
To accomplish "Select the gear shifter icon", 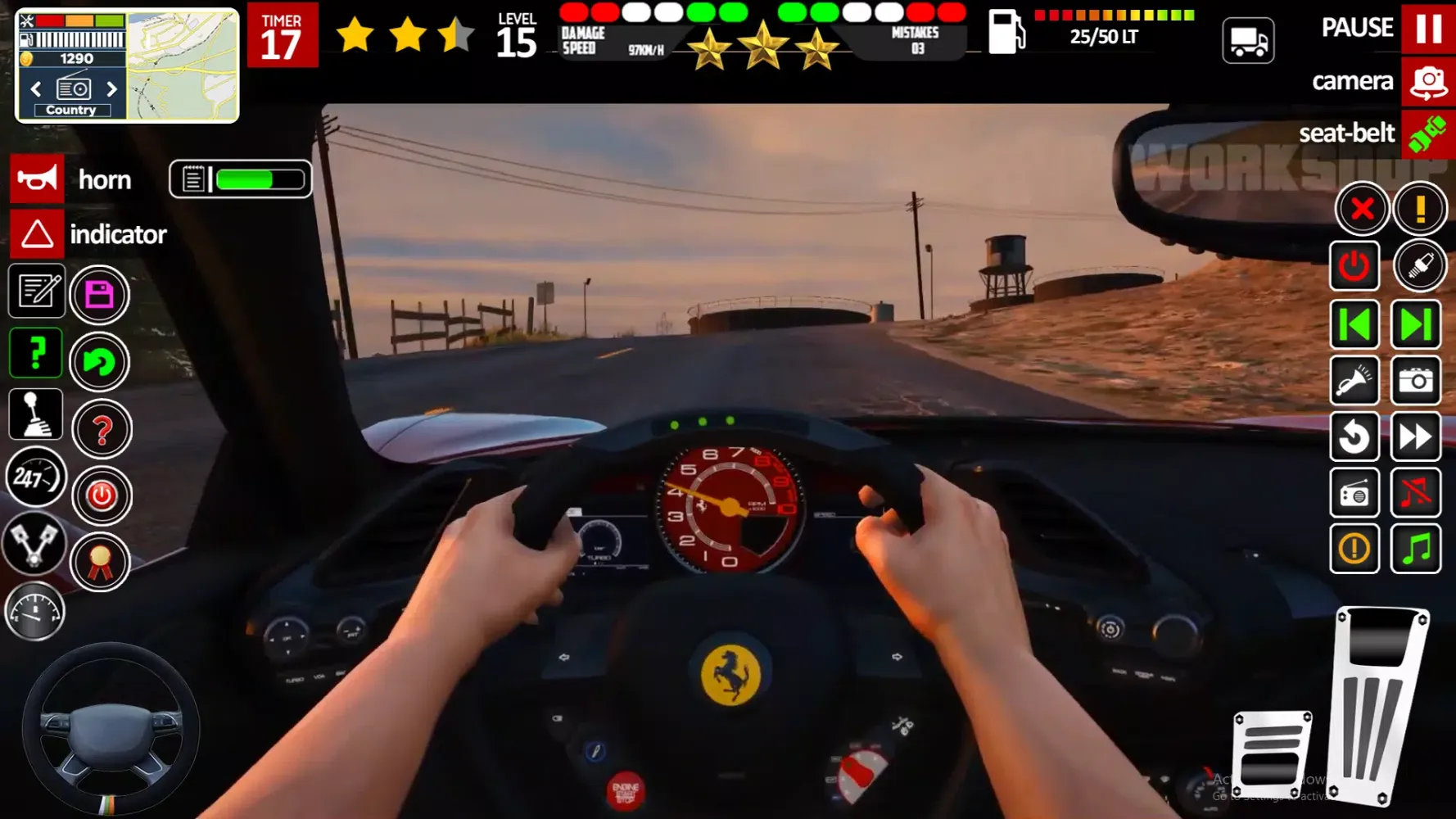I will click(35, 415).
